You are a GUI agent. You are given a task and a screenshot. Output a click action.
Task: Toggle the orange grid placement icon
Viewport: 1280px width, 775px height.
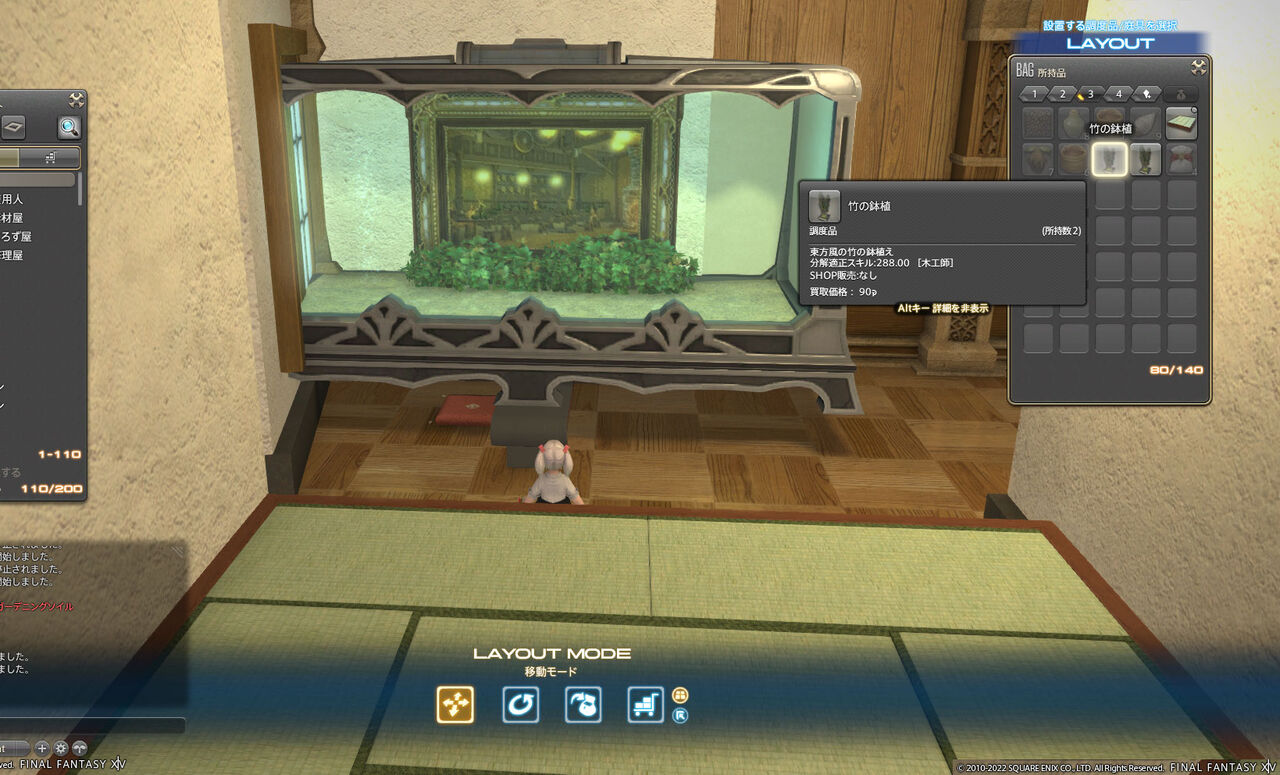click(680, 696)
